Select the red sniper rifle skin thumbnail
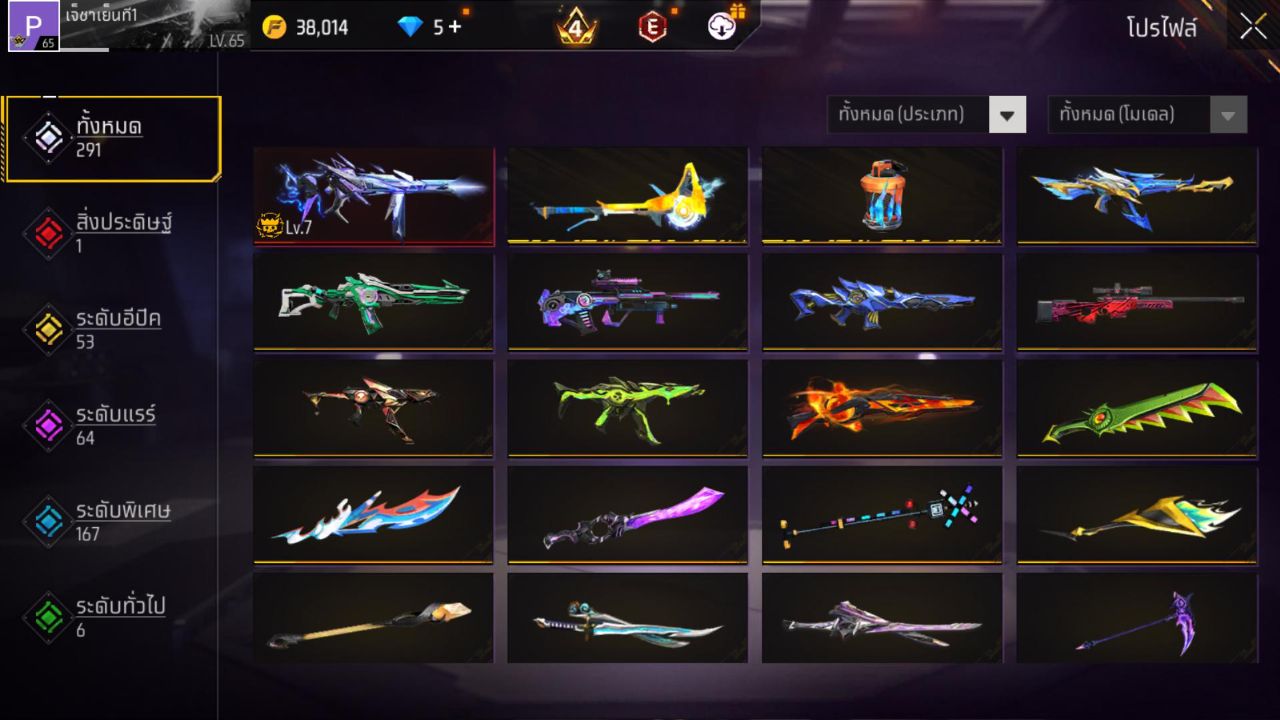This screenshot has height=720, width=1280. pyautogui.click(x=1135, y=302)
